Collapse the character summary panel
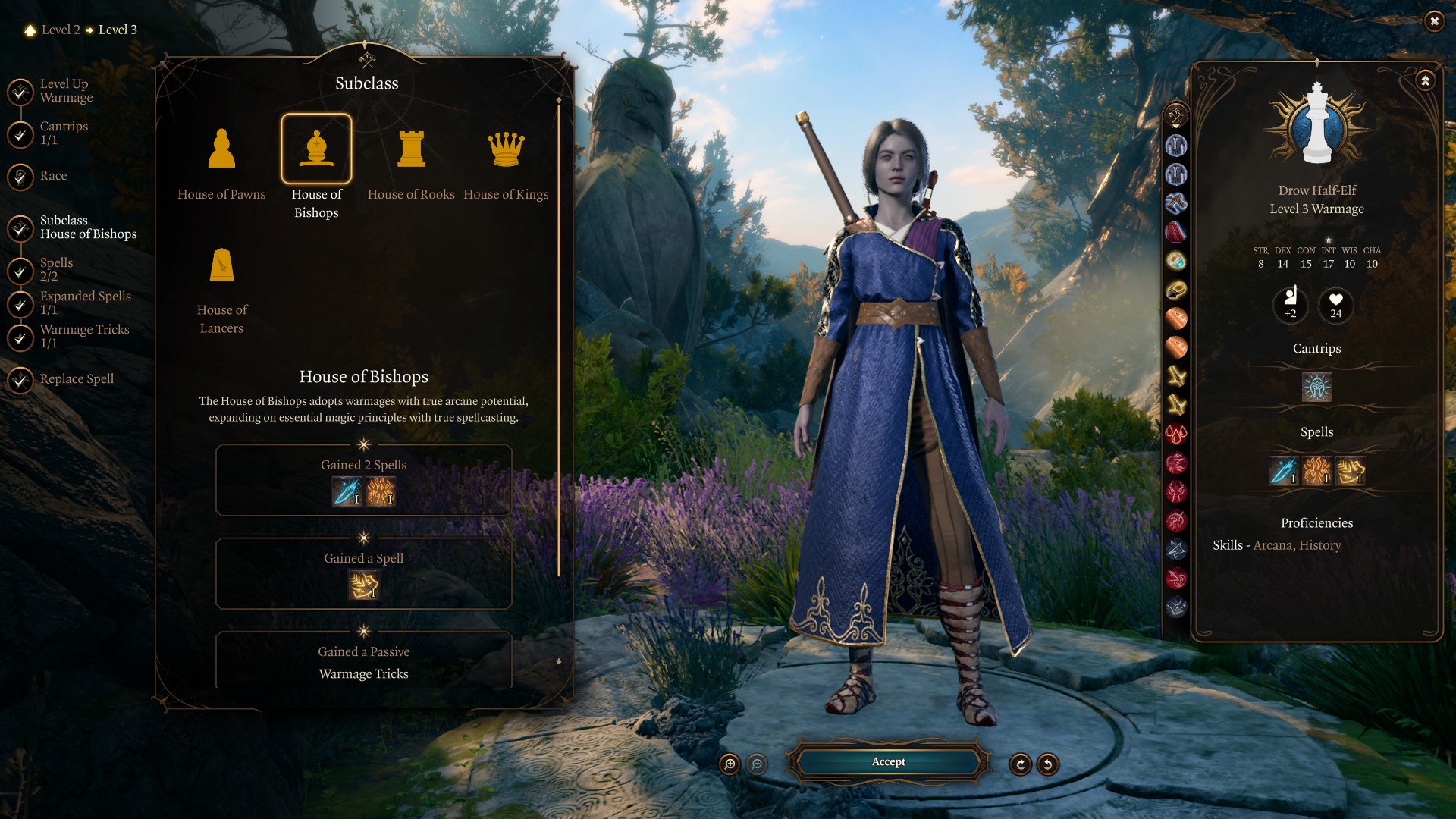The height and width of the screenshot is (819, 1456). (1426, 80)
